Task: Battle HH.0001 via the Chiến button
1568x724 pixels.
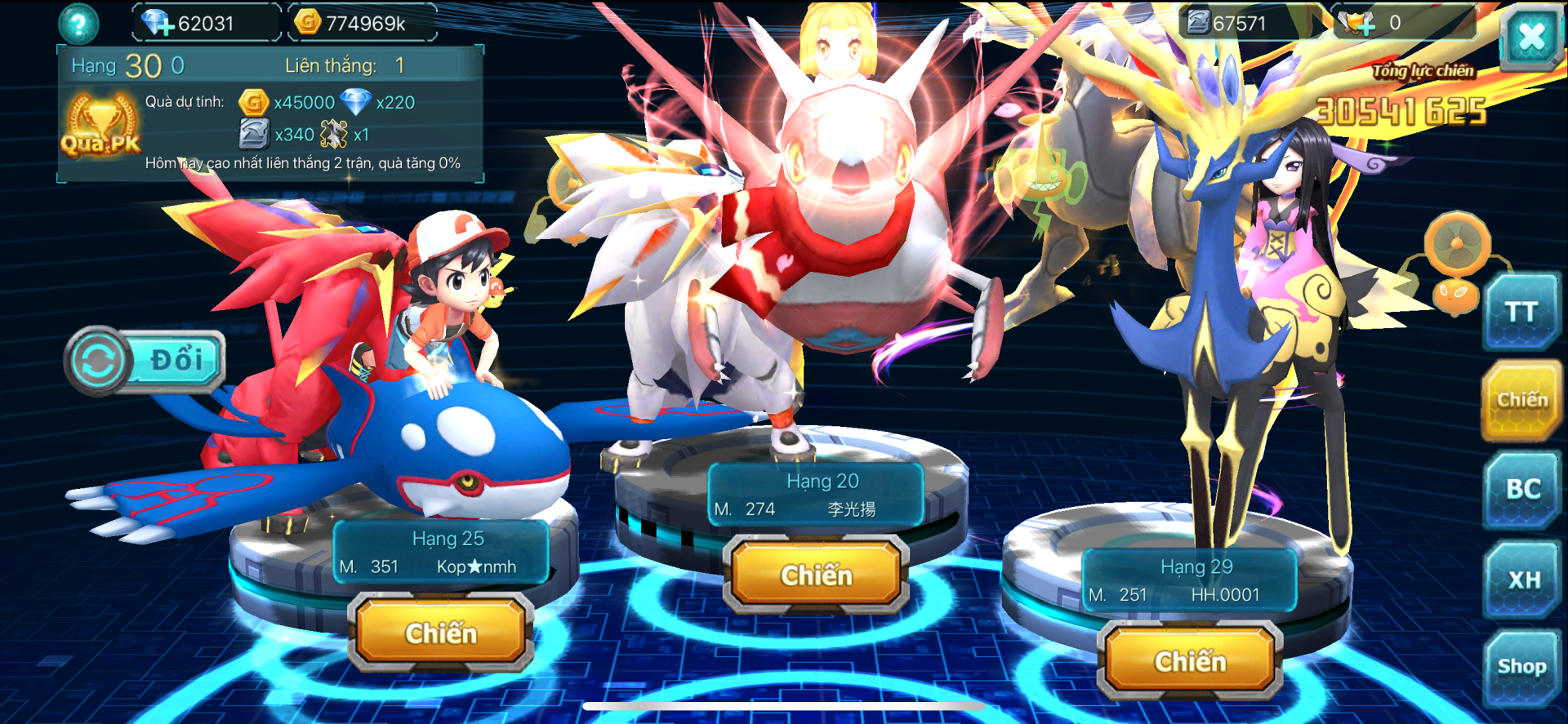Action: pyautogui.click(x=1190, y=661)
